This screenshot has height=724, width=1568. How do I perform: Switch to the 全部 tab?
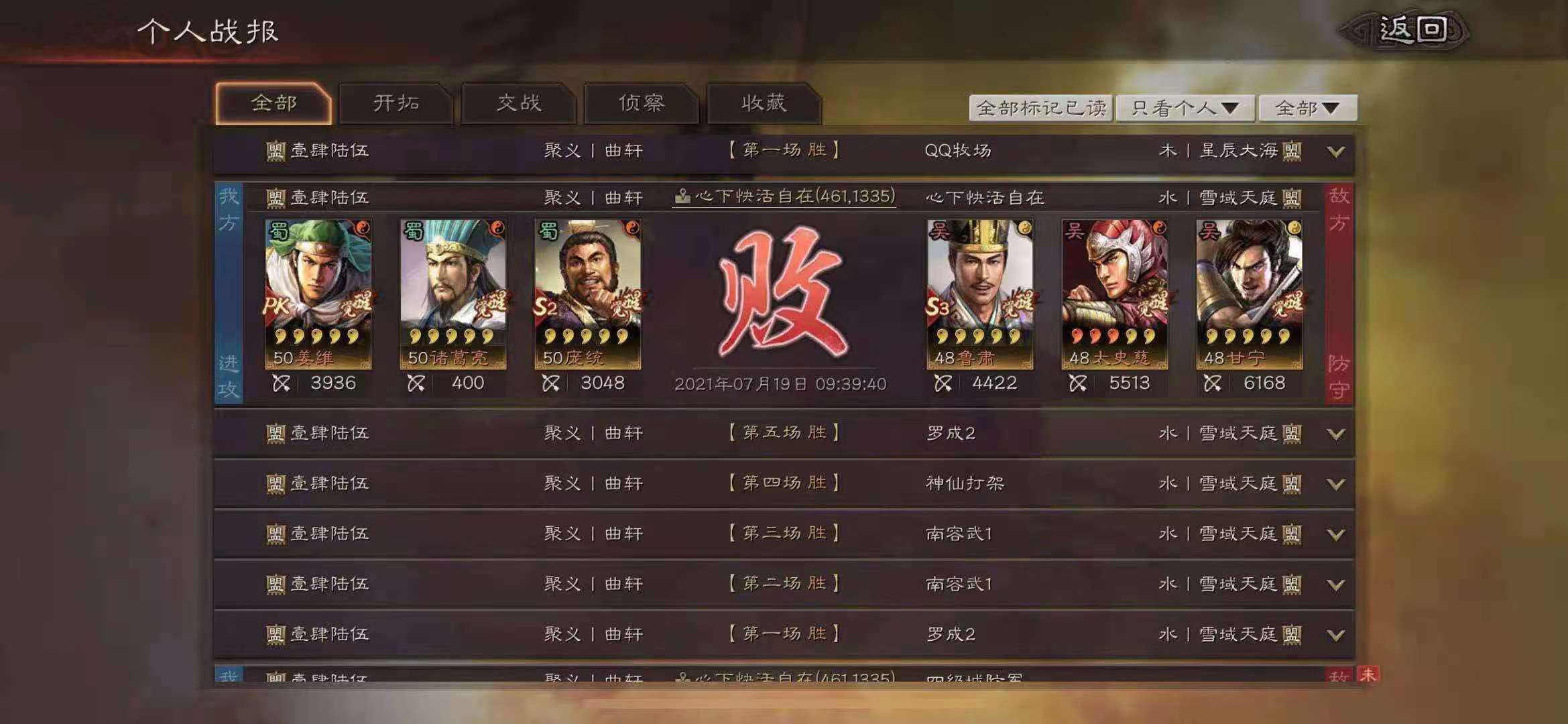274,103
